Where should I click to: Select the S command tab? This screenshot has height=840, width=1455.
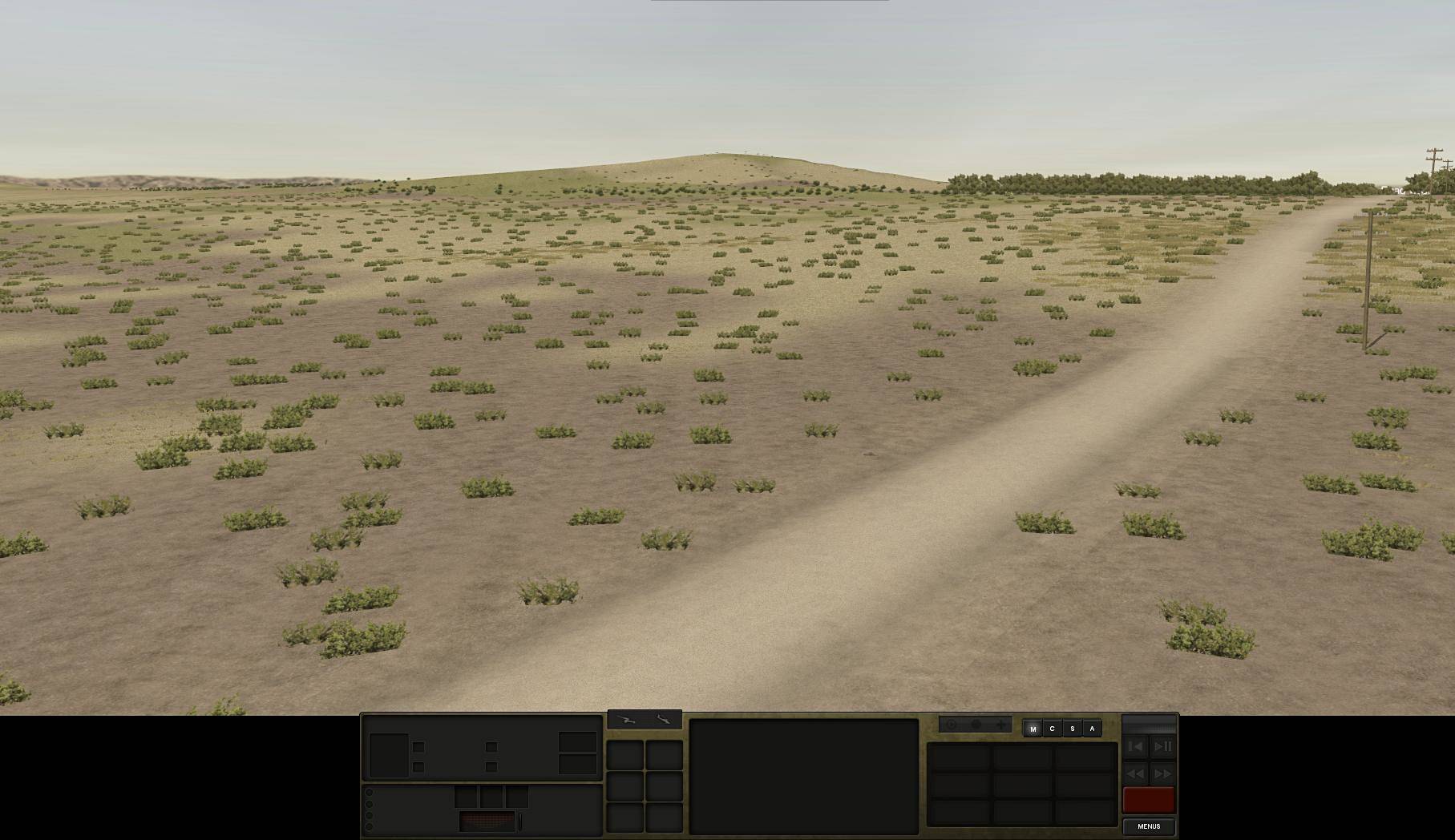[1071, 728]
